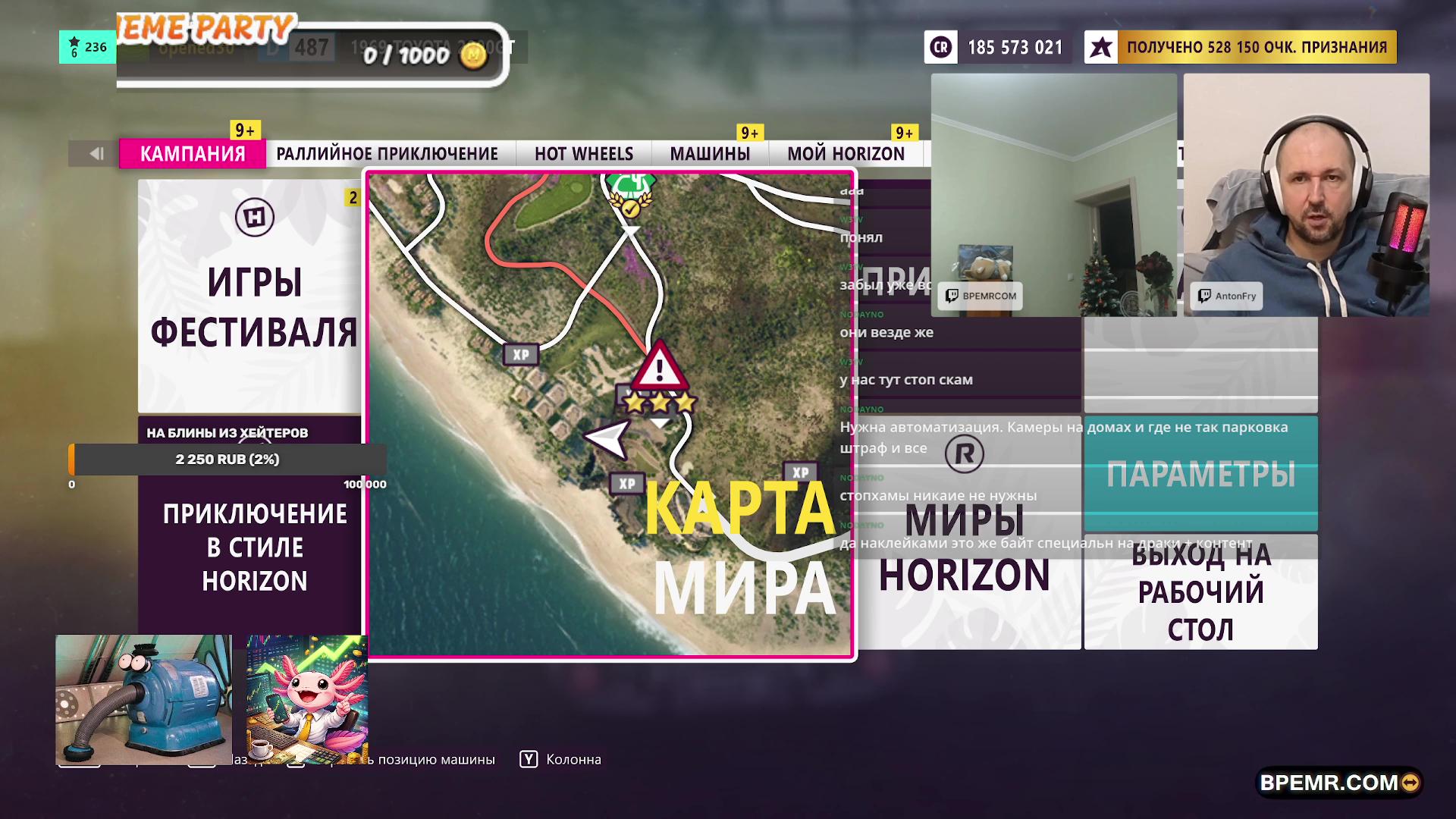Click the left arrow tab scroller
This screenshot has height=819, width=1456.
click(x=96, y=154)
